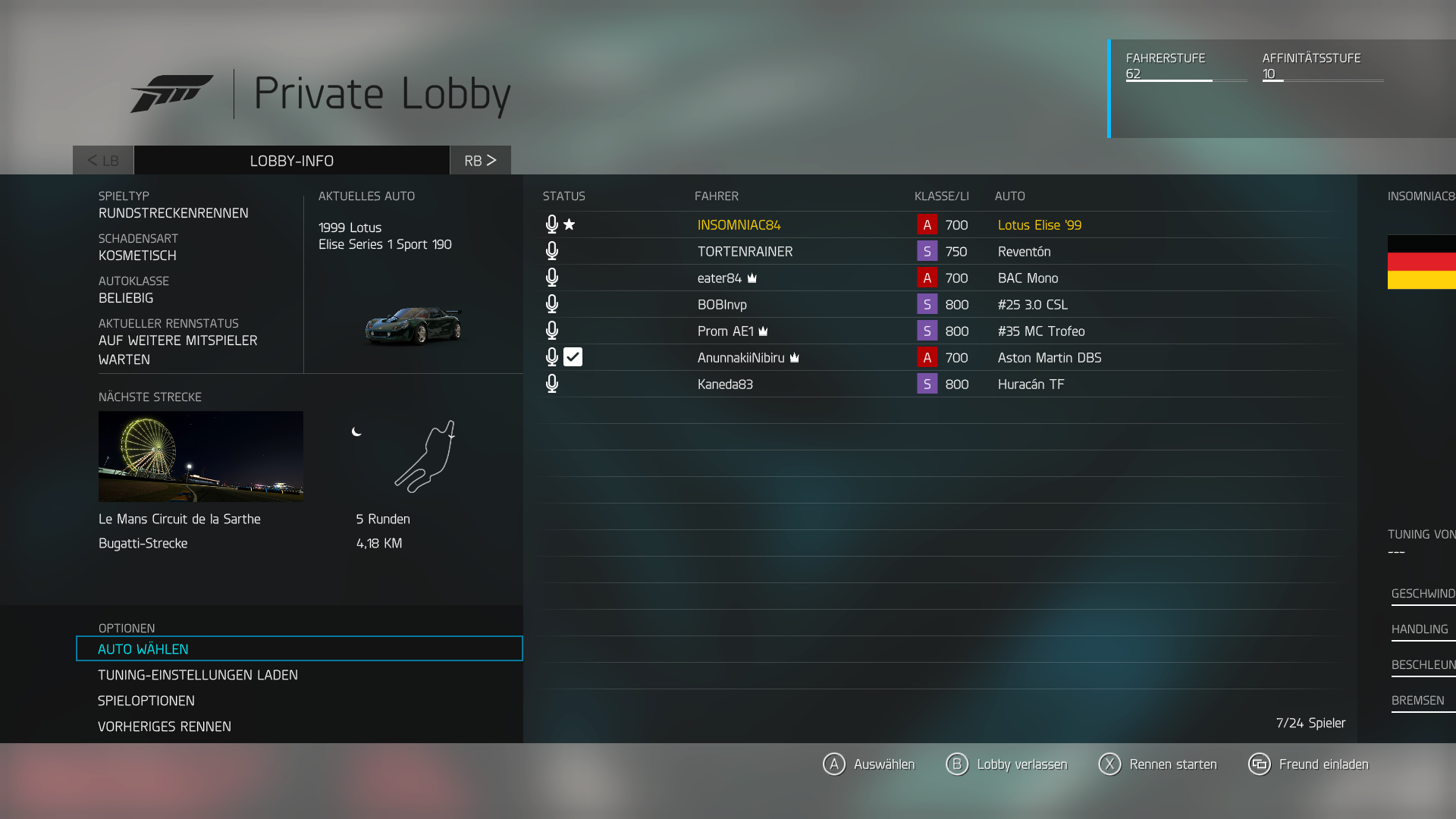
Task: Select player row AnunnakiiNibiru
Action: pyautogui.click(x=741, y=358)
